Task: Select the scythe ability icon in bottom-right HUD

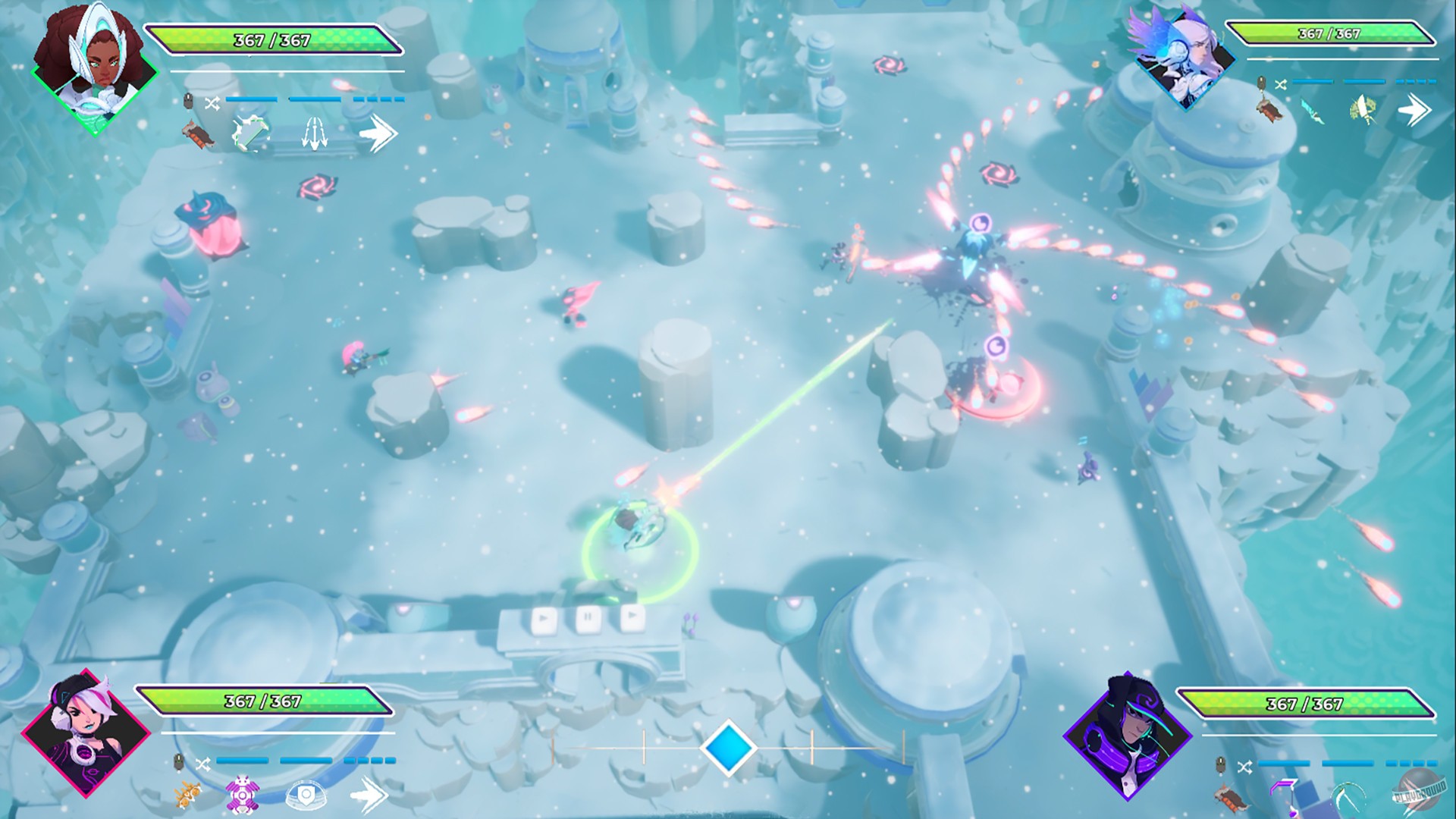Action: coord(1348,796)
